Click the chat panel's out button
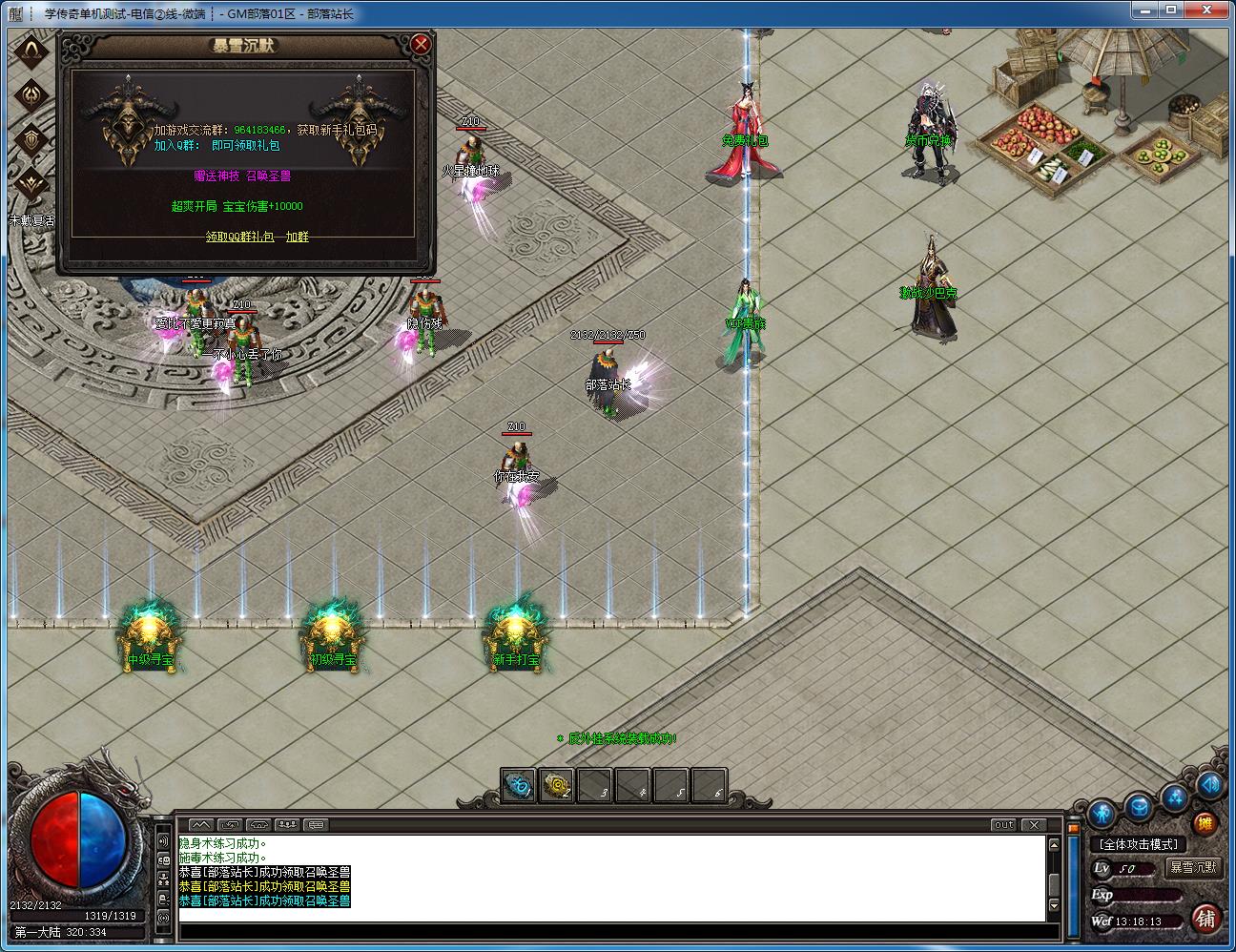The height and width of the screenshot is (952, 1236). tap(1003, 825)
